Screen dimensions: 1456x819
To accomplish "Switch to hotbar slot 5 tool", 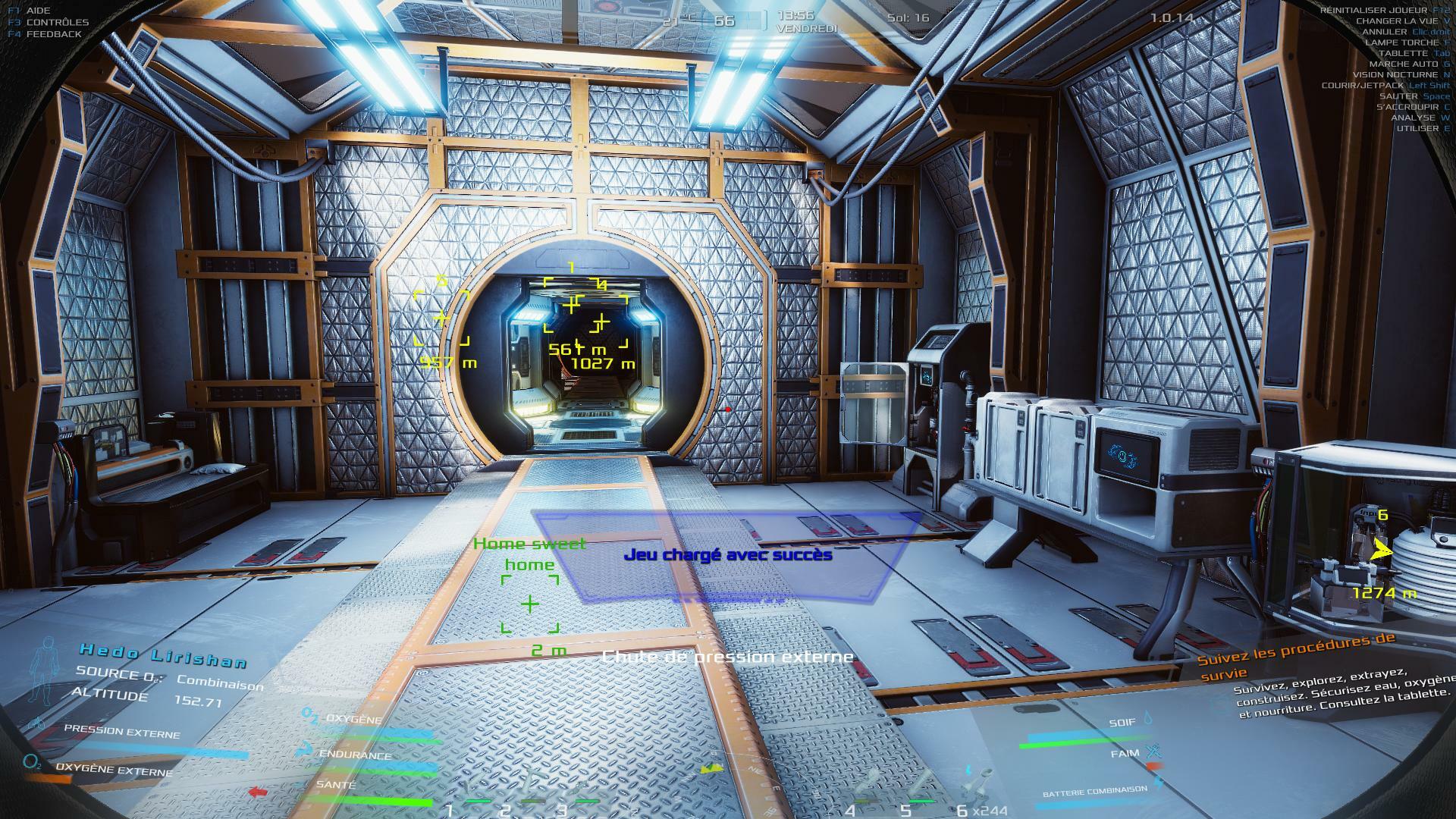I will (922, 789).
